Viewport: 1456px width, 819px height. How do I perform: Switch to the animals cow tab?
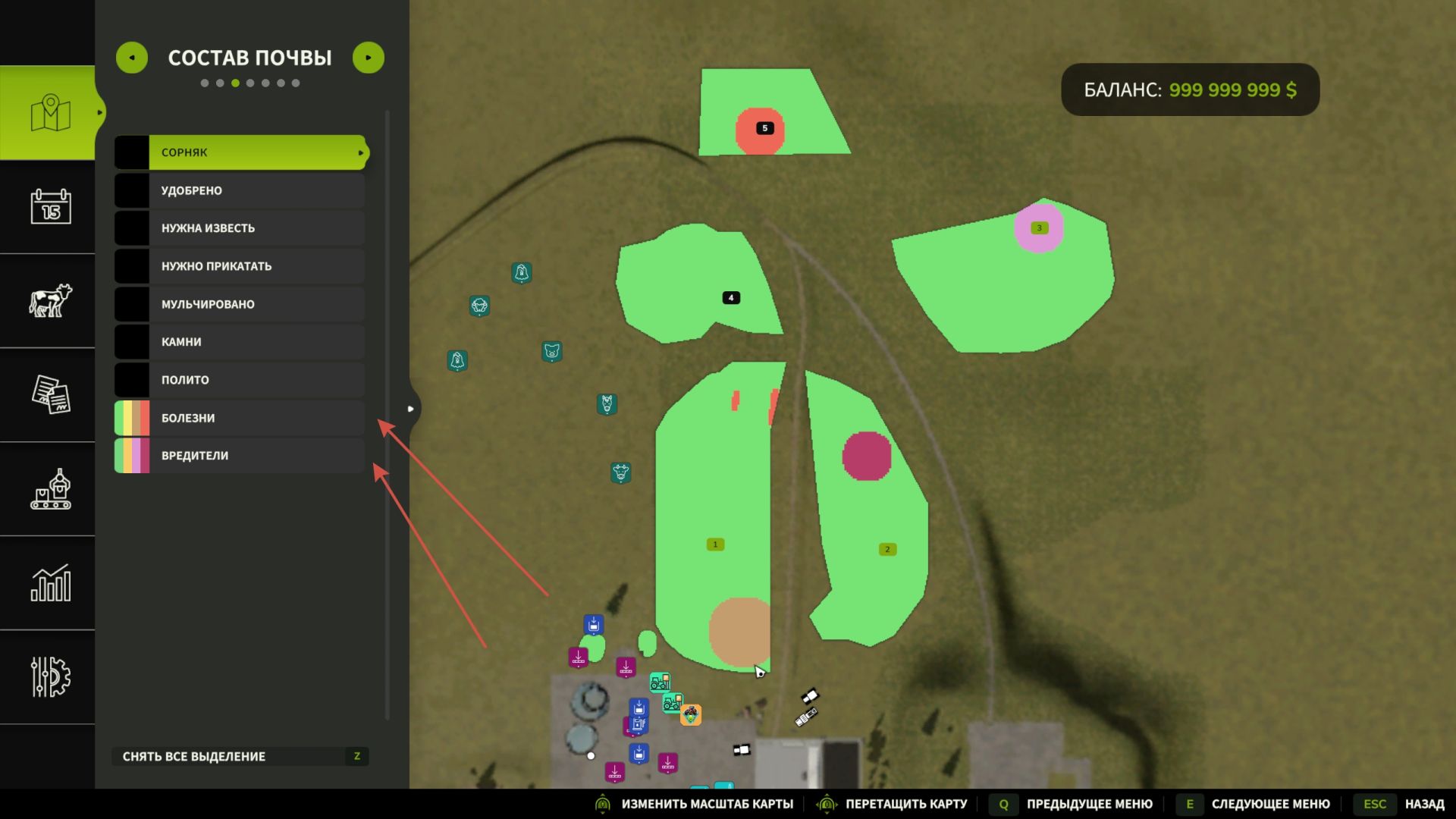pos(50,301)
